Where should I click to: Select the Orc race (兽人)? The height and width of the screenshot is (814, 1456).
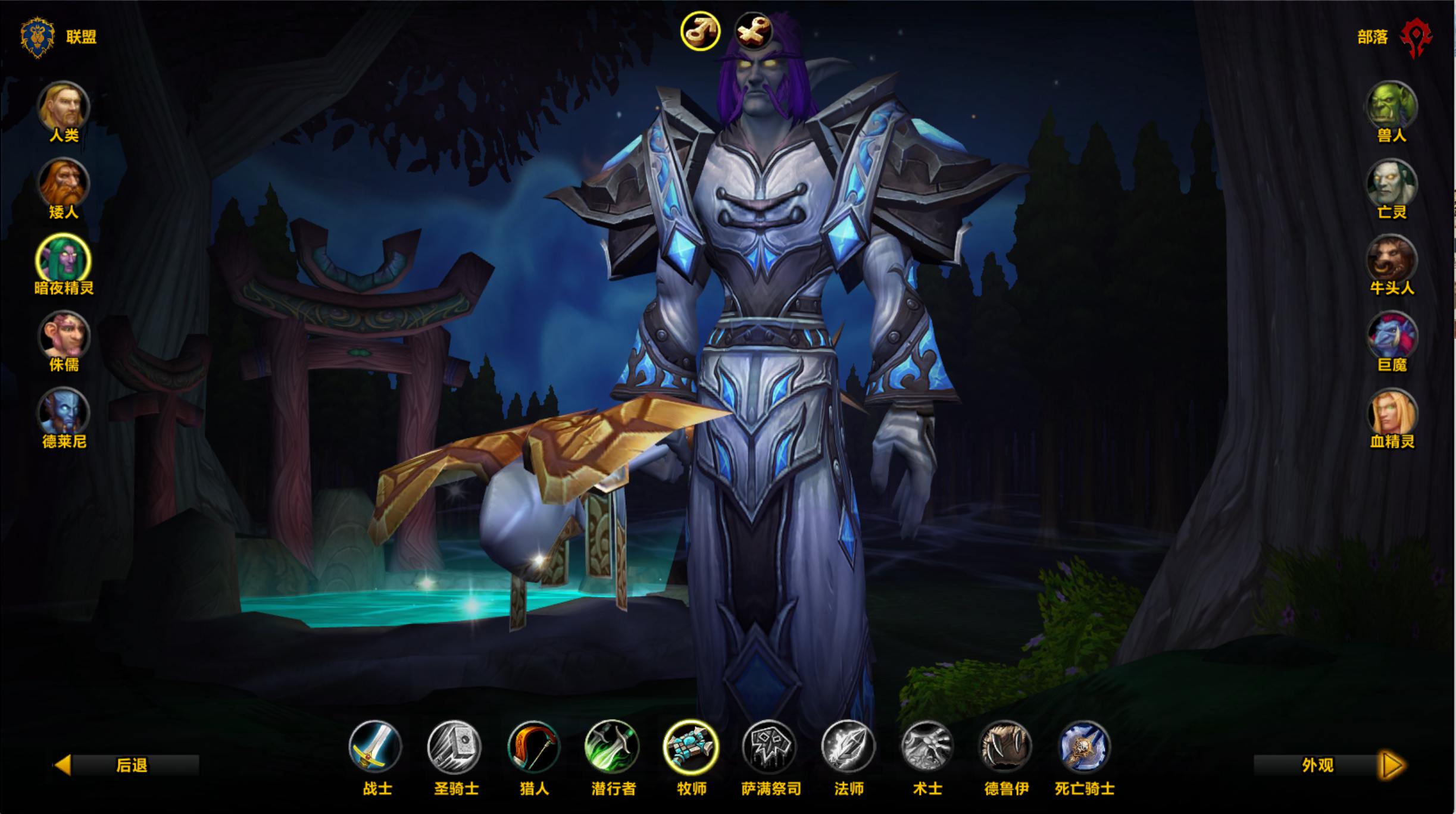coord(1391,107)
